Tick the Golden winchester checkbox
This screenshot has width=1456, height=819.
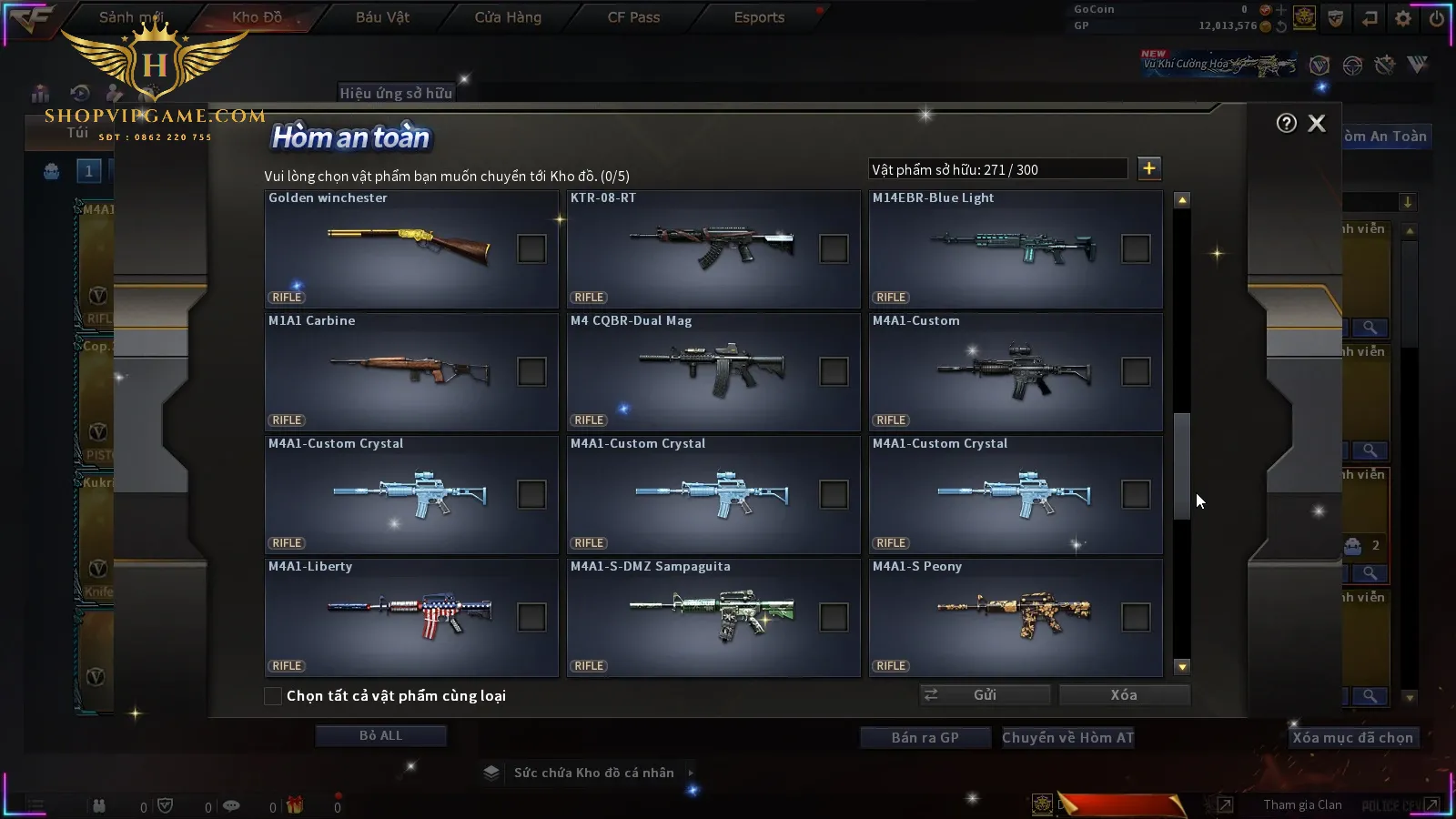[531, 248]
